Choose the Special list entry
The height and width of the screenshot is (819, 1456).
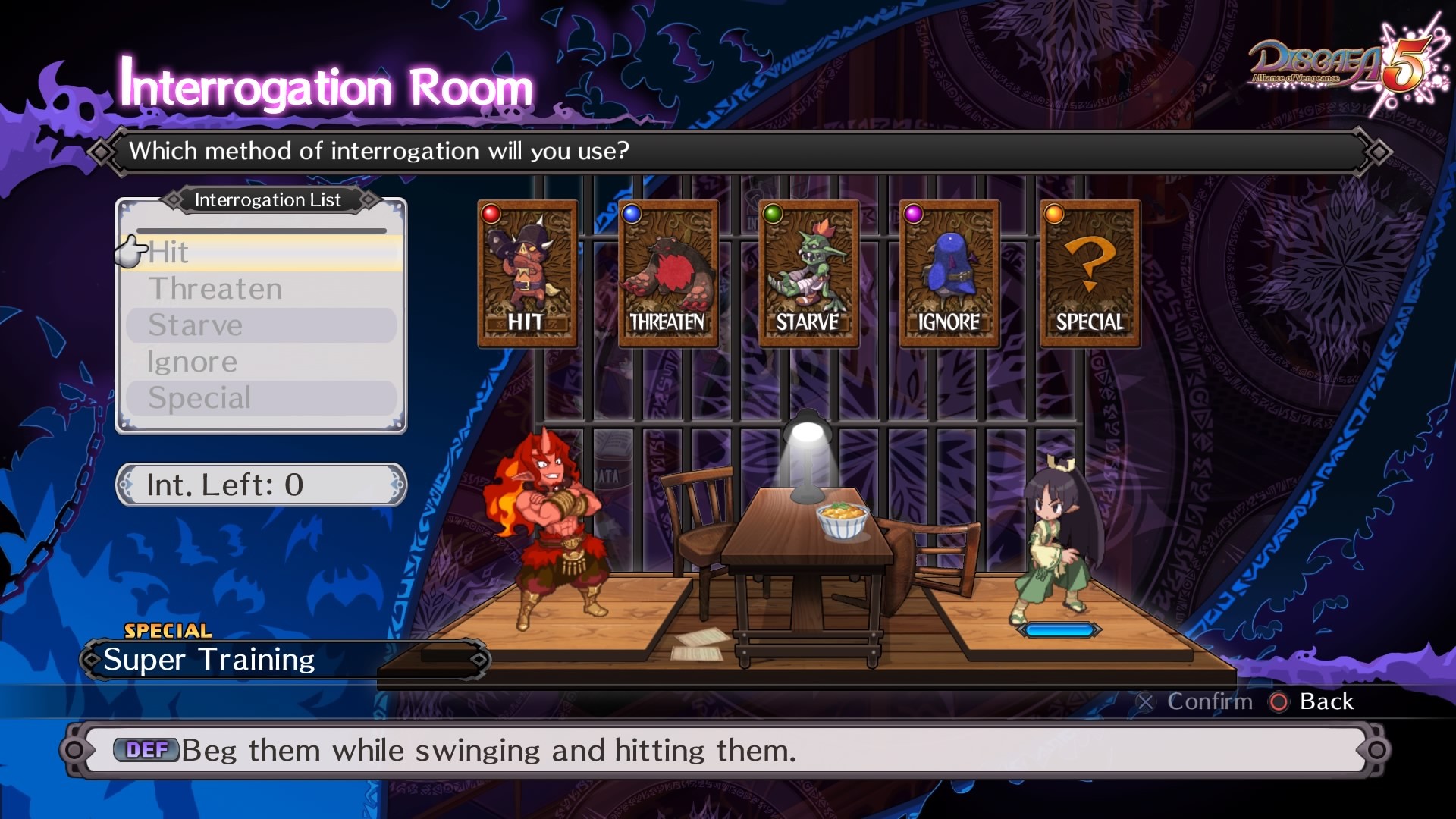pos(262,398)
